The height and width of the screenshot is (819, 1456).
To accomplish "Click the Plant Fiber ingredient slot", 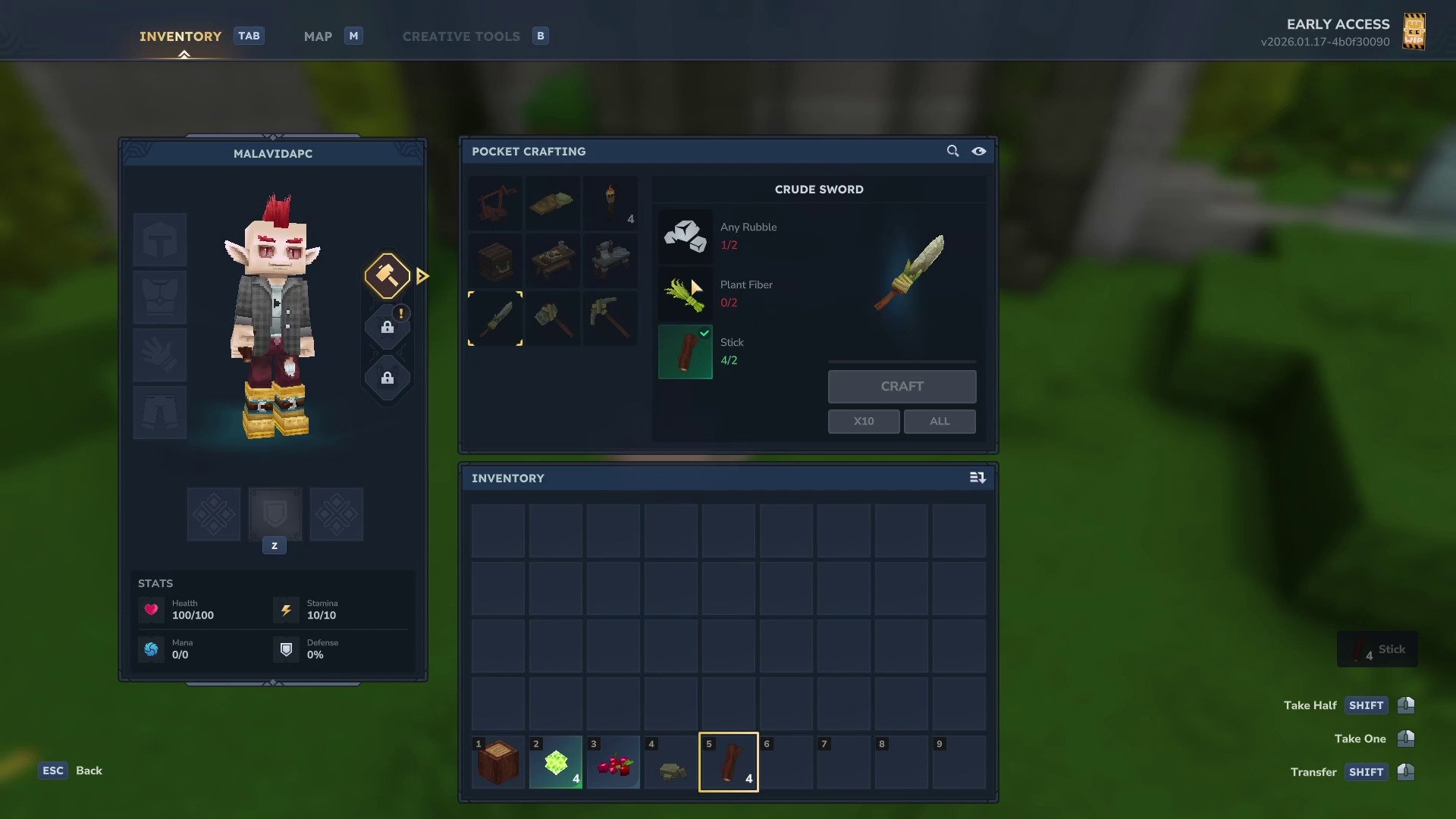I will [685, 294].
